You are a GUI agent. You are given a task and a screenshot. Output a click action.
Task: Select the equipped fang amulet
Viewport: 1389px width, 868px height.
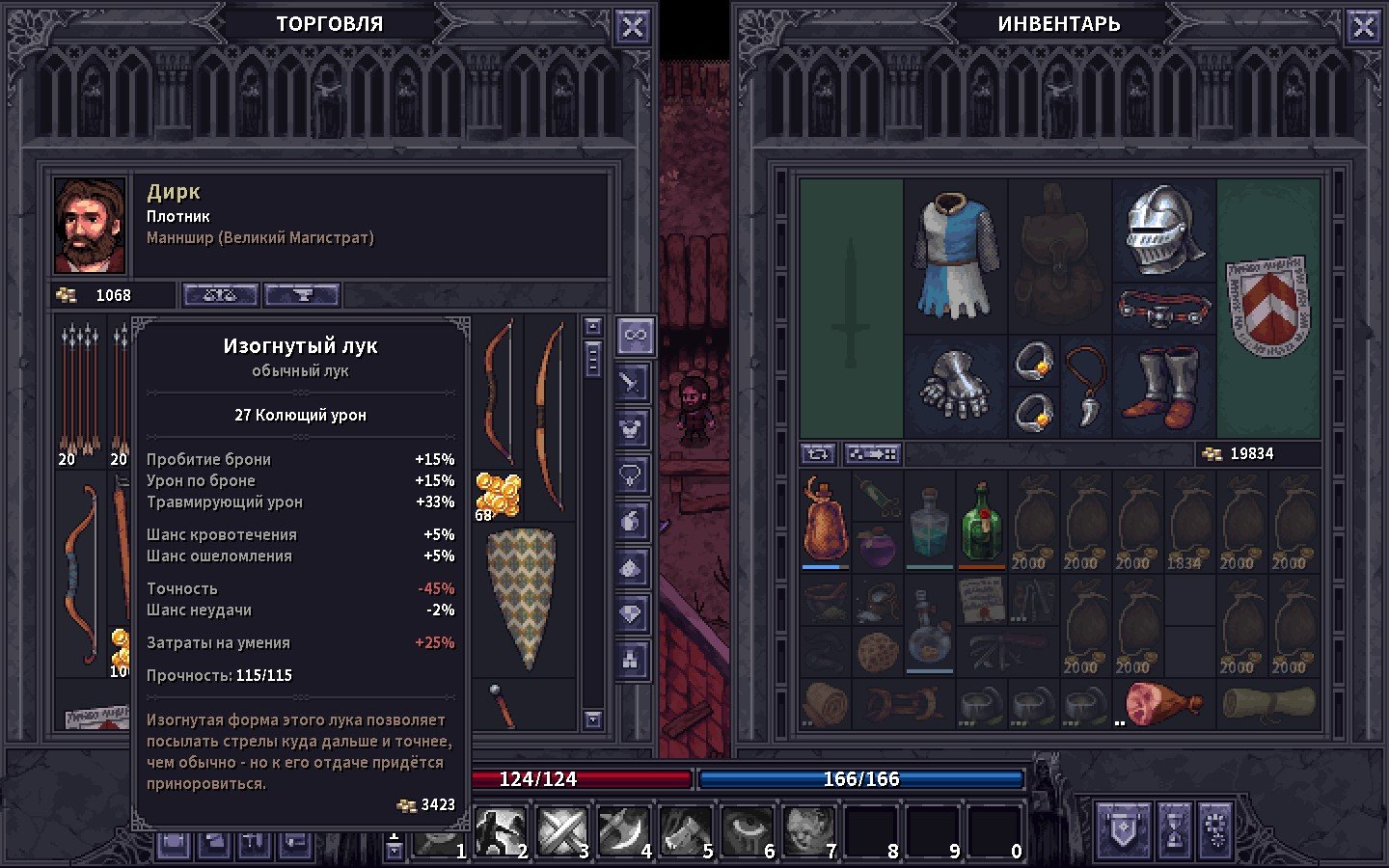click(1086, 386)
